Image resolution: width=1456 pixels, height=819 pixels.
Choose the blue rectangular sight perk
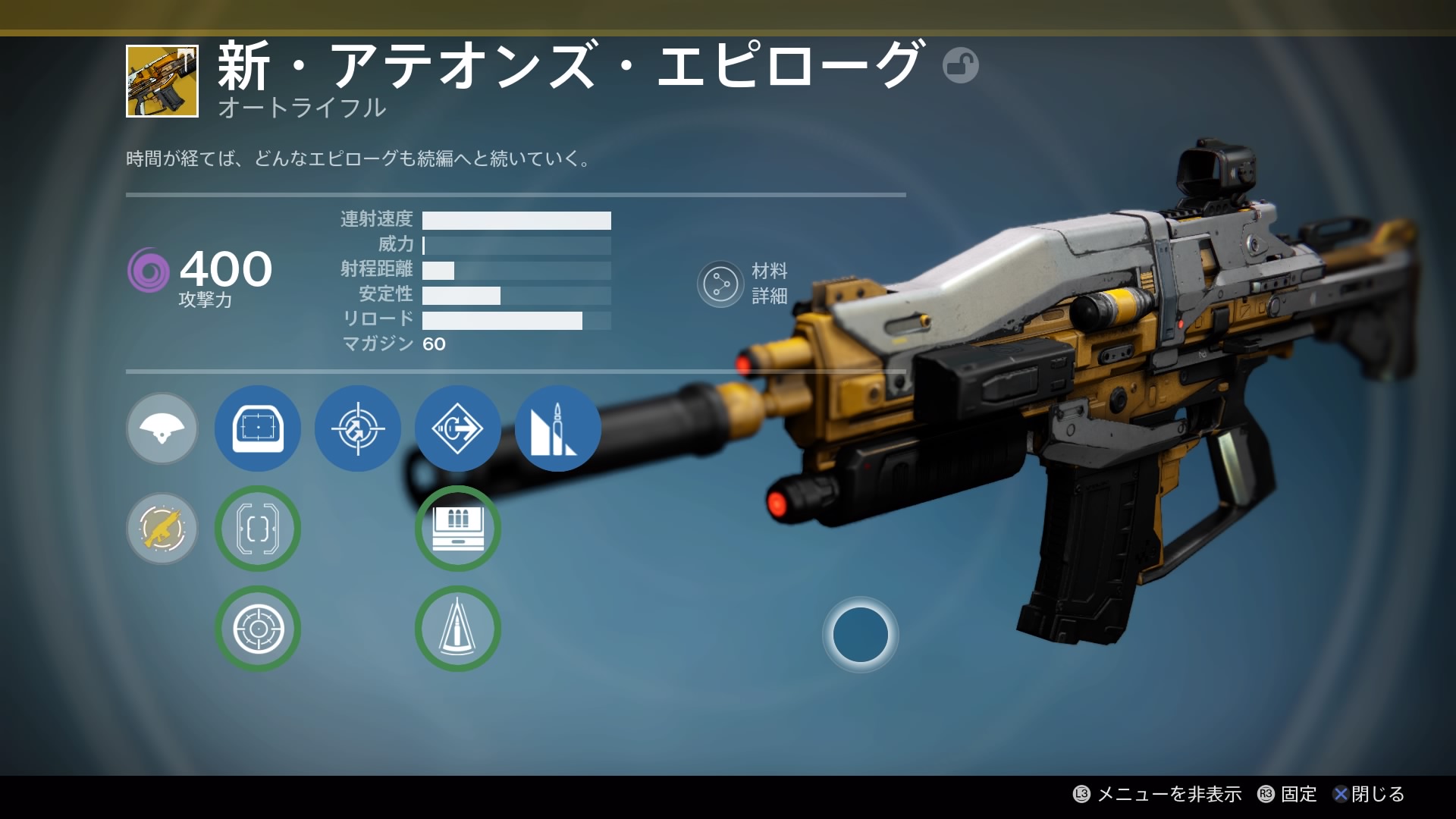pyautogui.click(x=258, y=428)
